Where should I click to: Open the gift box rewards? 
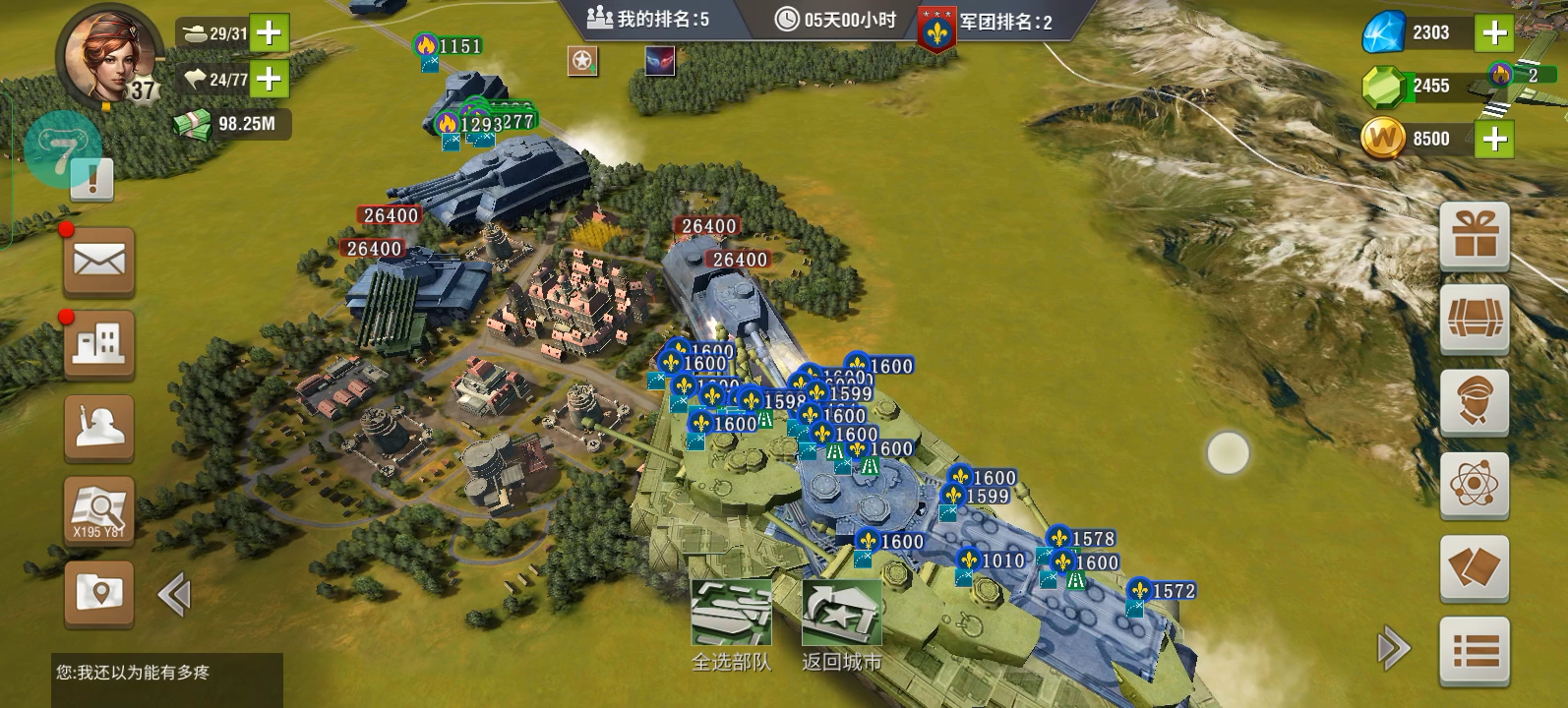tap(1475, 236)
